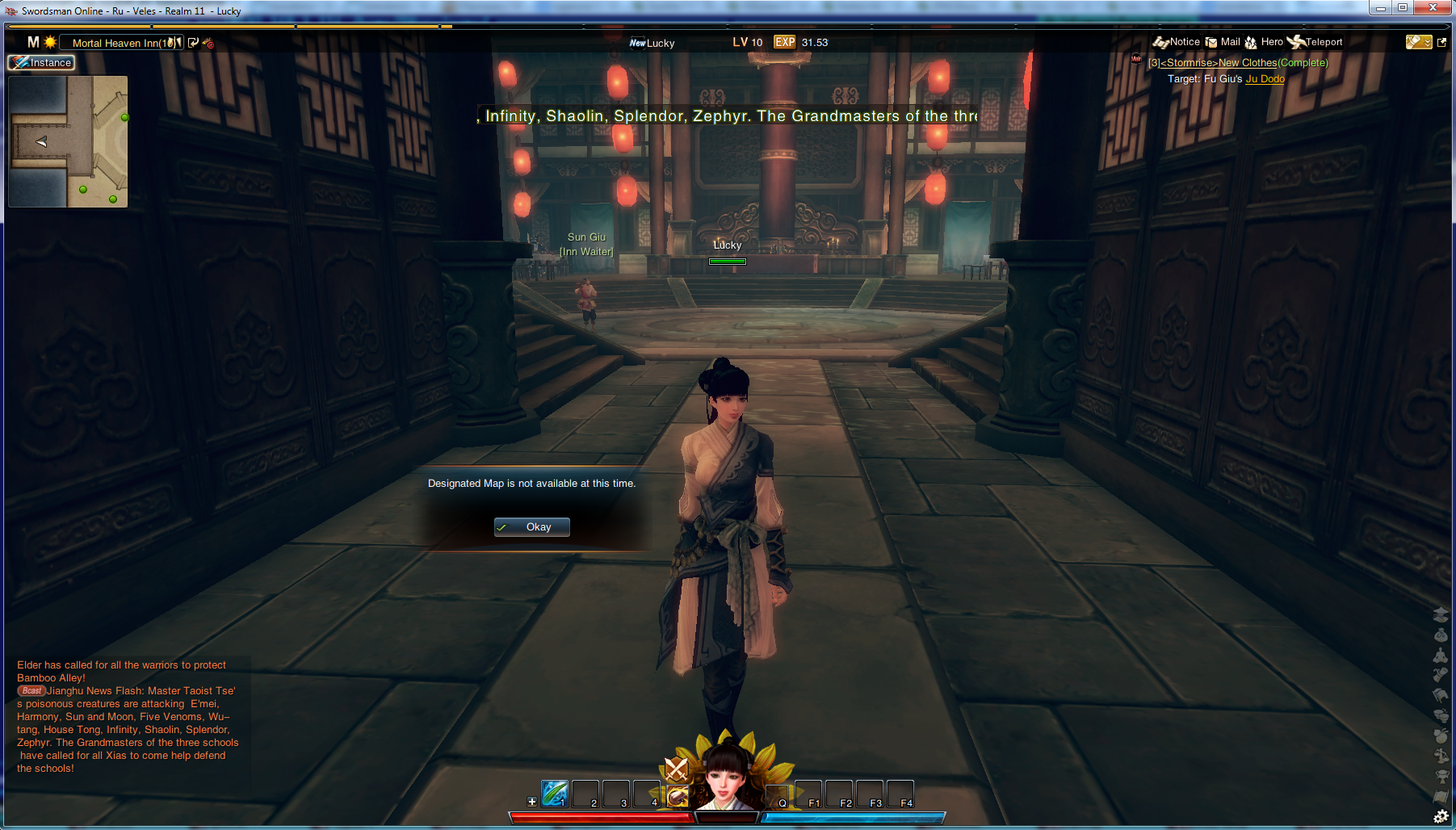
Task: Expand the hotbar with the plus button
Action: (x=532, y=802)
